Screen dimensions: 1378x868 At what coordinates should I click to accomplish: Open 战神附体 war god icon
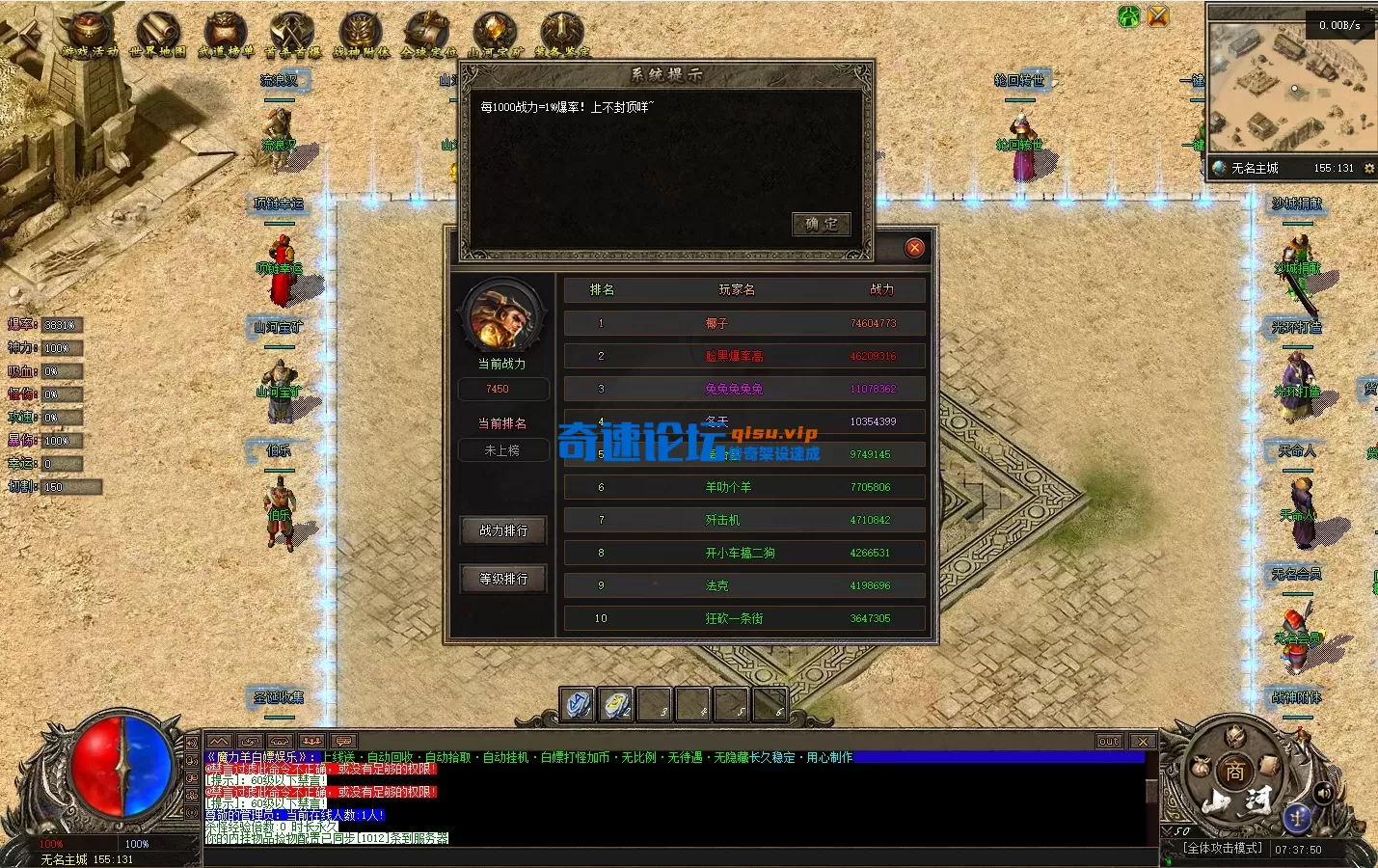point(360,33)
